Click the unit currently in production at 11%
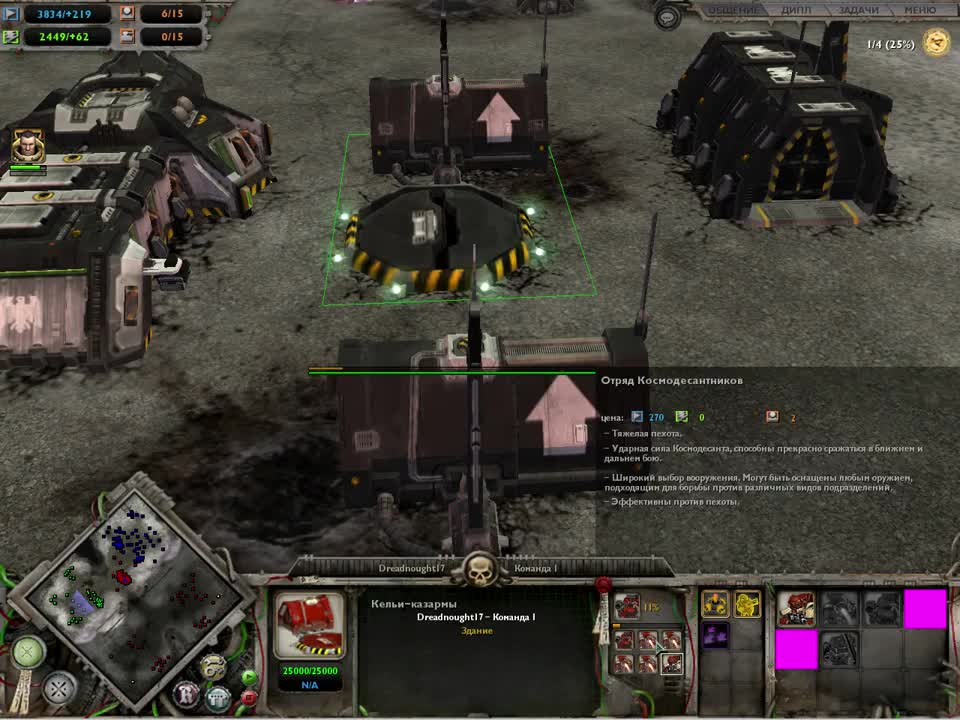The width and height of the screenshot is (960, 720). coord(627,606)
